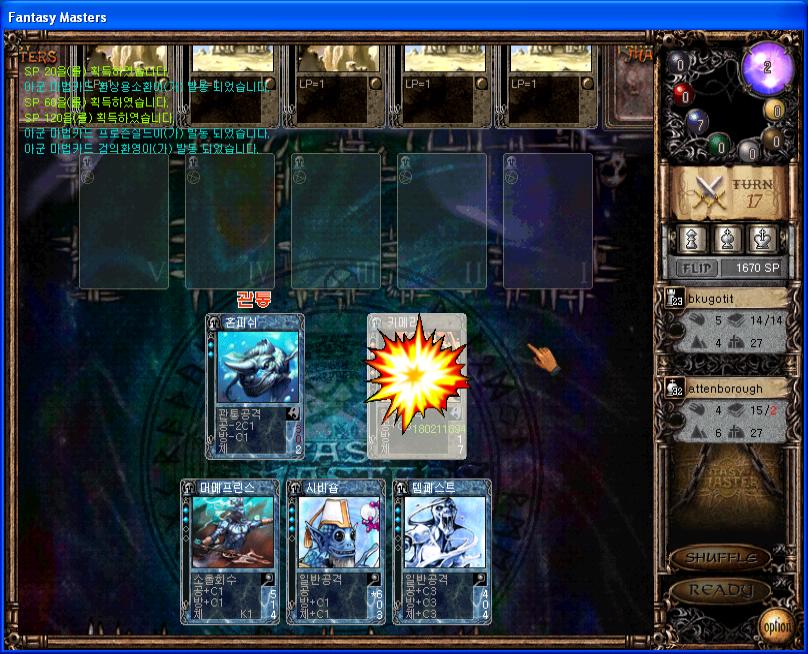Image resolution: width=808 pixels, height=654 pixels.
Task: Click the yellow mana orb
Action: (x=774, y=109)
